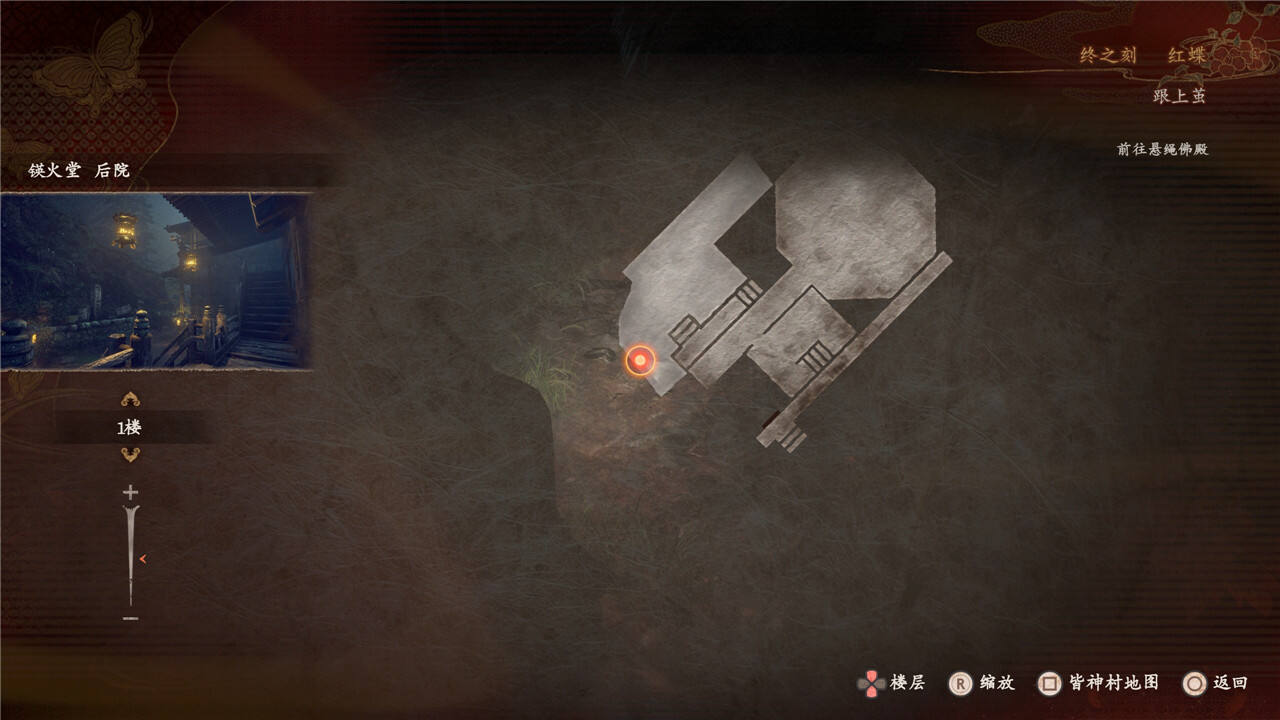Select the red player position marker
Screen dimensions: 1280x720
[x=640, y=360]
